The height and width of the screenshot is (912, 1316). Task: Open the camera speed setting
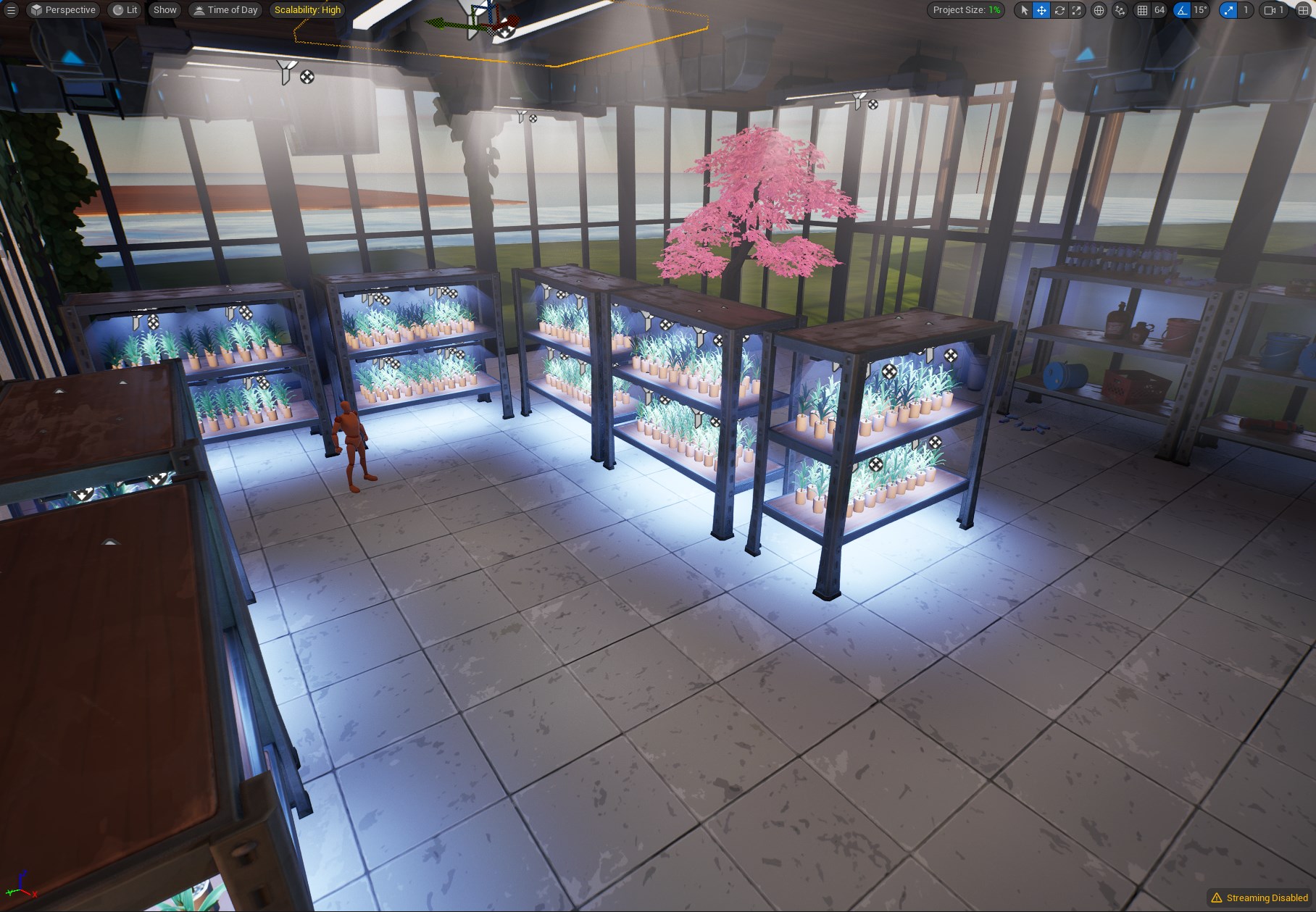[x=1273, y=10]
